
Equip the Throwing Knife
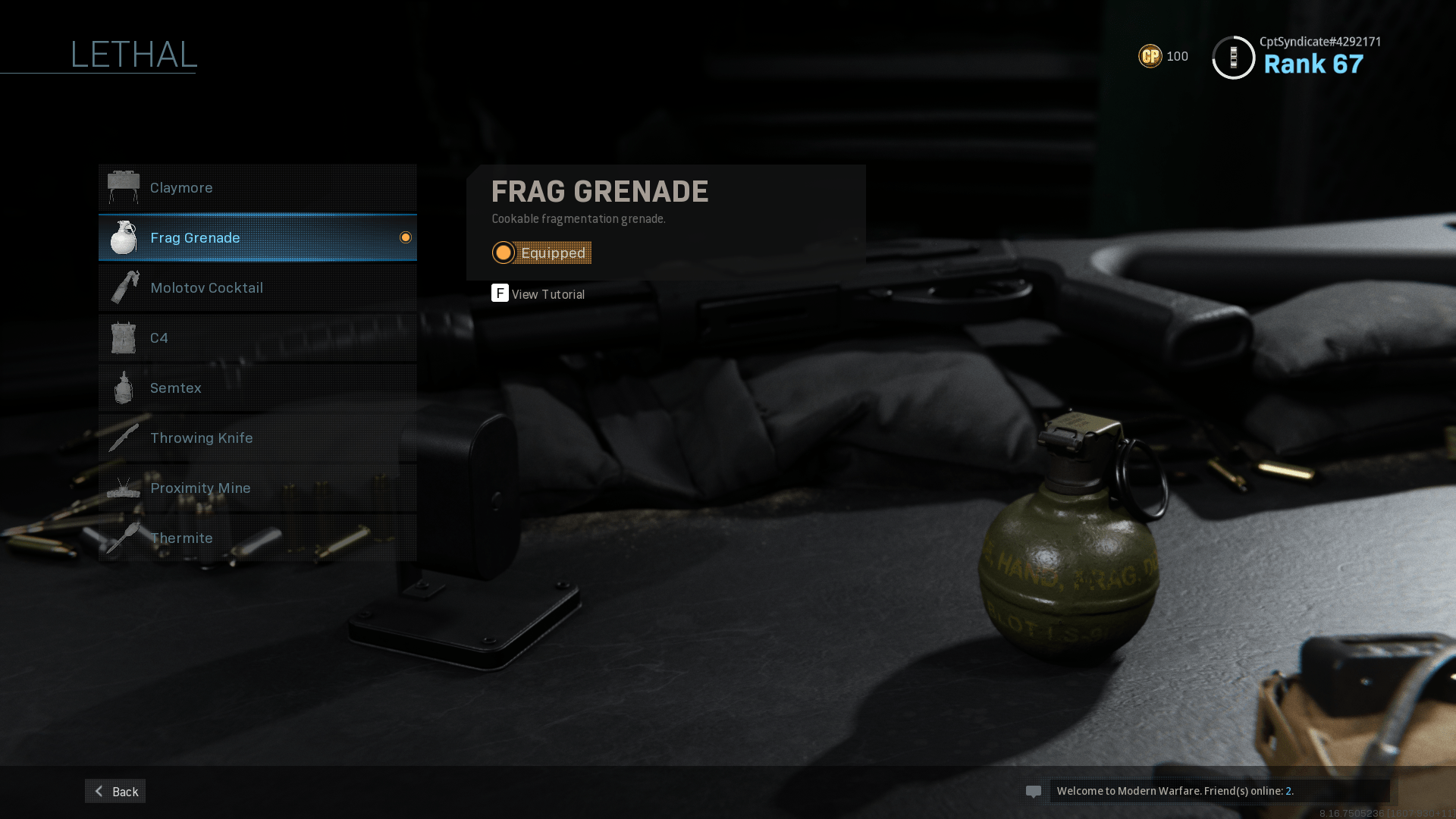point(257,438)
